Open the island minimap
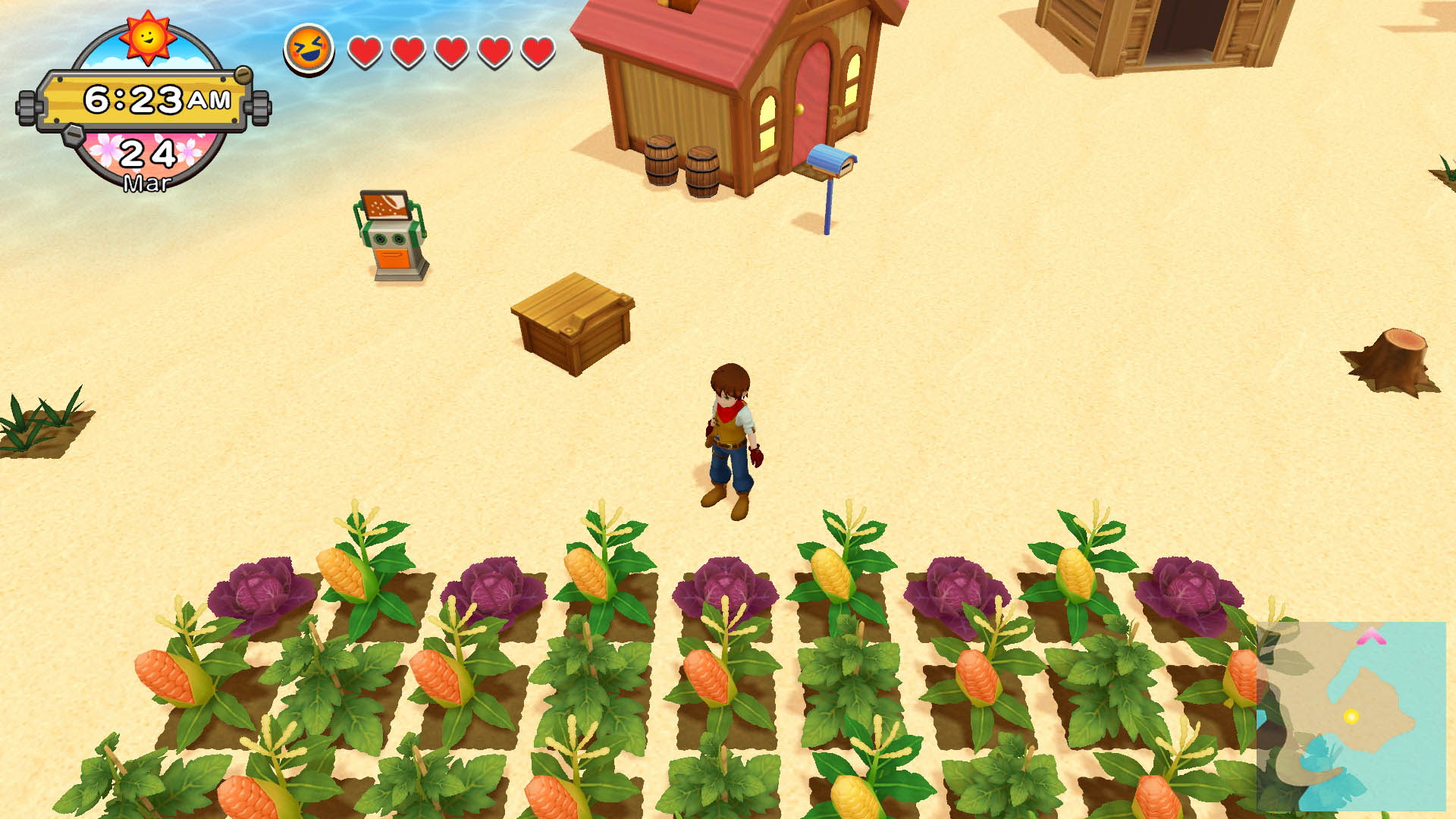 click(1351, 715)
